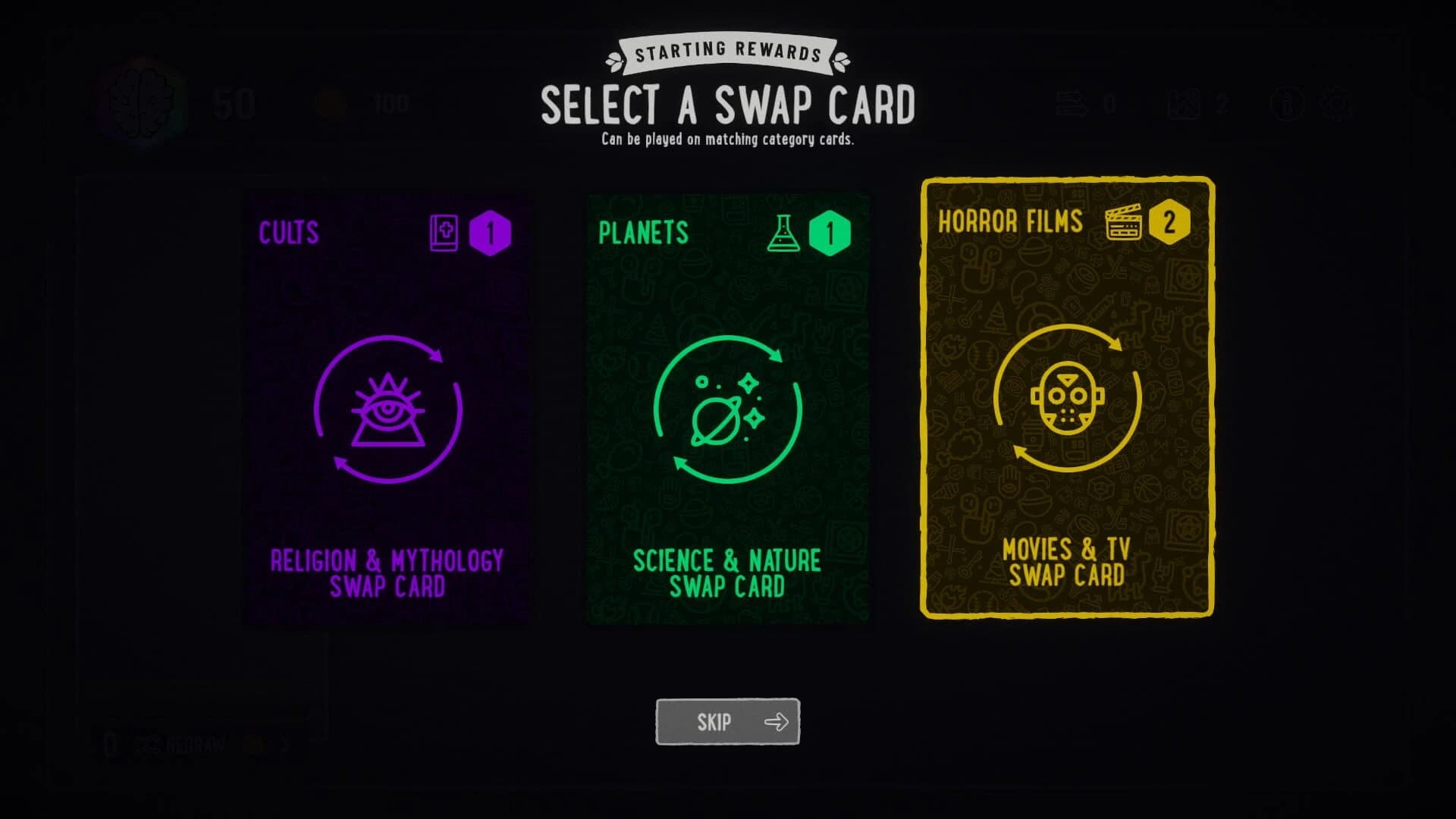Image resolution: width=1456 pixels, height=819 pixels.
Task: Click the arrow inside the Skip button
Action: point(777,721)
